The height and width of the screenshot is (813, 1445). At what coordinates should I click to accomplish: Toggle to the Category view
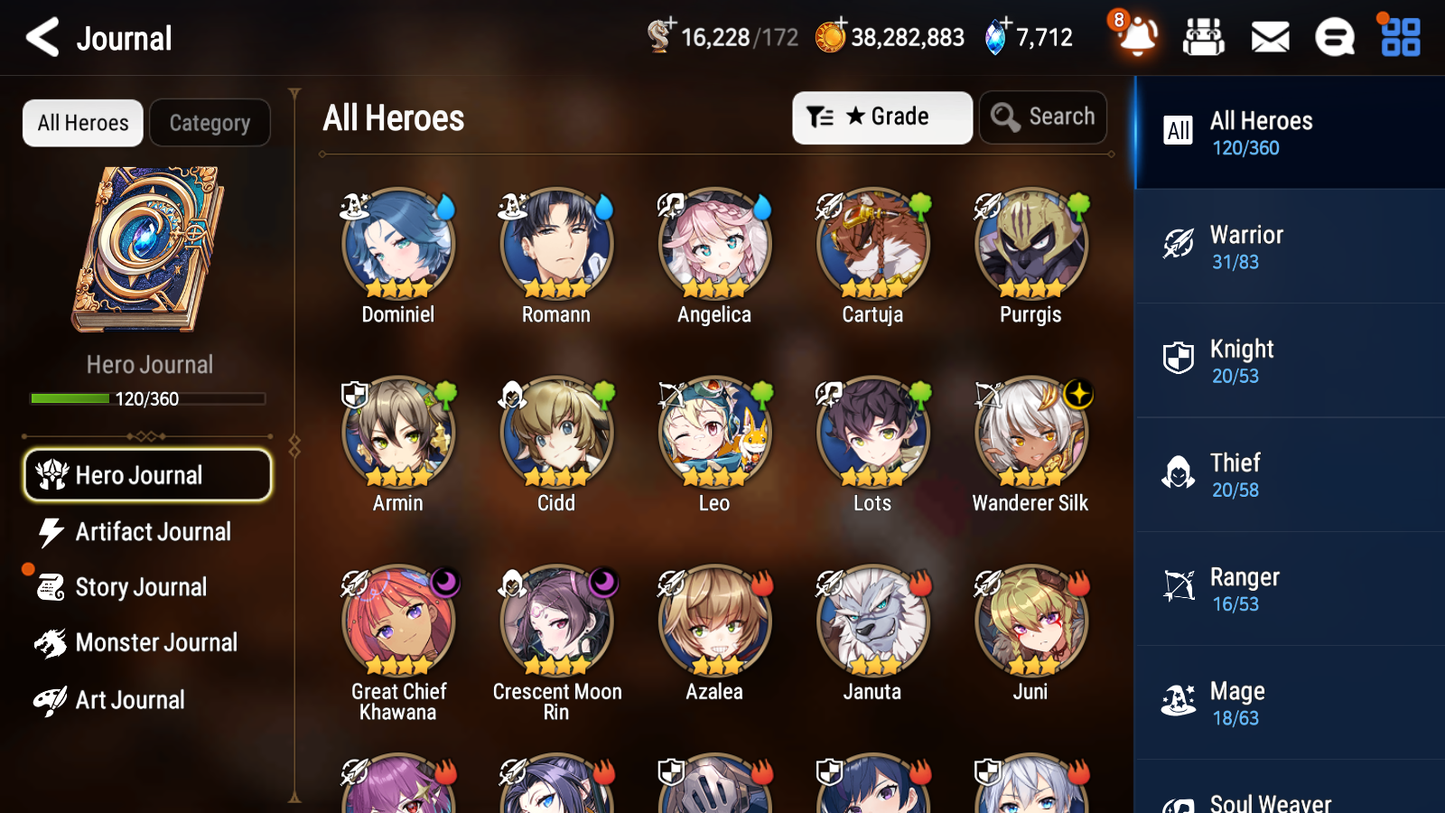pyautogui.click(x=209, y=123)
